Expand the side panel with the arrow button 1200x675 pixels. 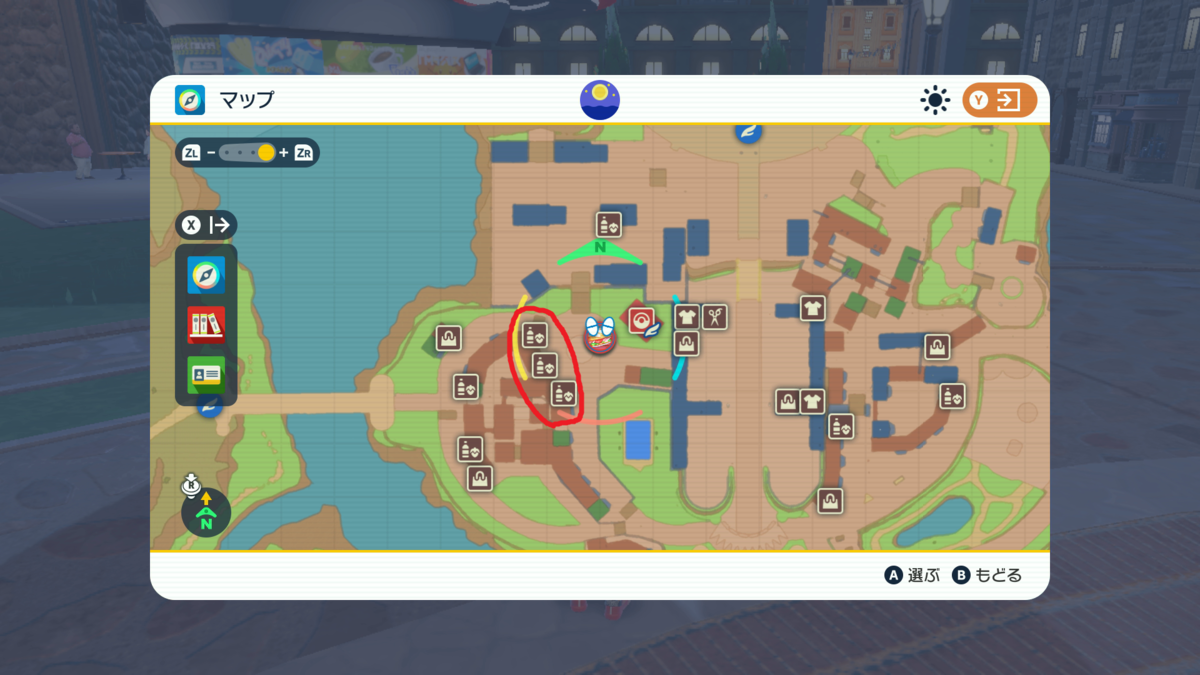pos(207,225)
